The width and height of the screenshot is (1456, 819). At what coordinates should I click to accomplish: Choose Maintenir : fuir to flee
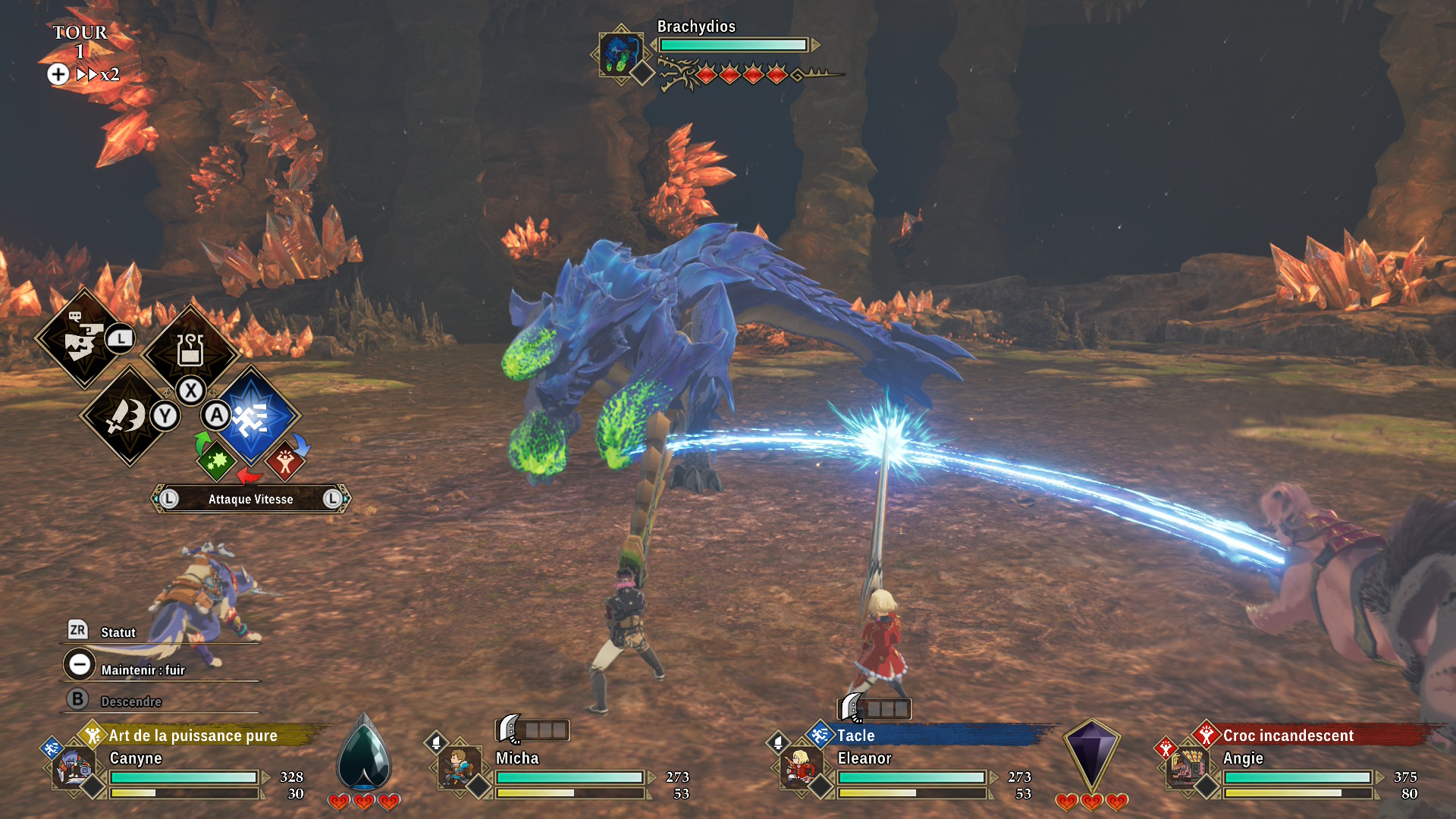coord(143,670)
